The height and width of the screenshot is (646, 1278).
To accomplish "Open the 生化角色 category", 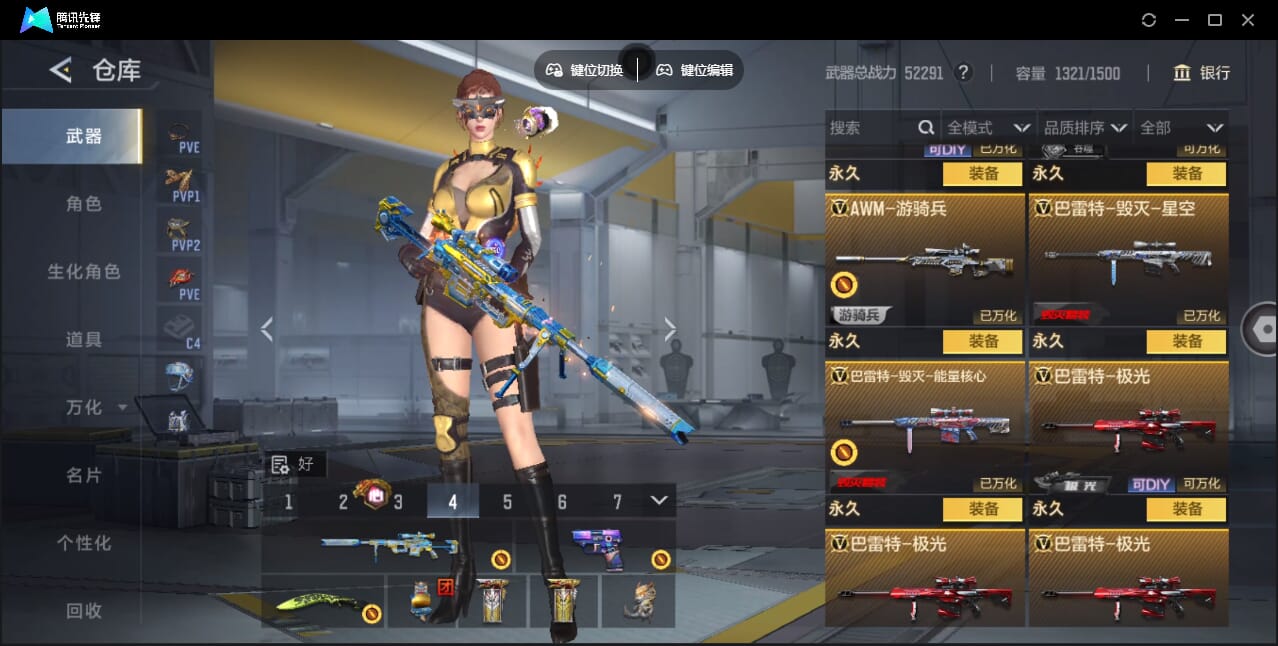I will click(x=84, y=272).
